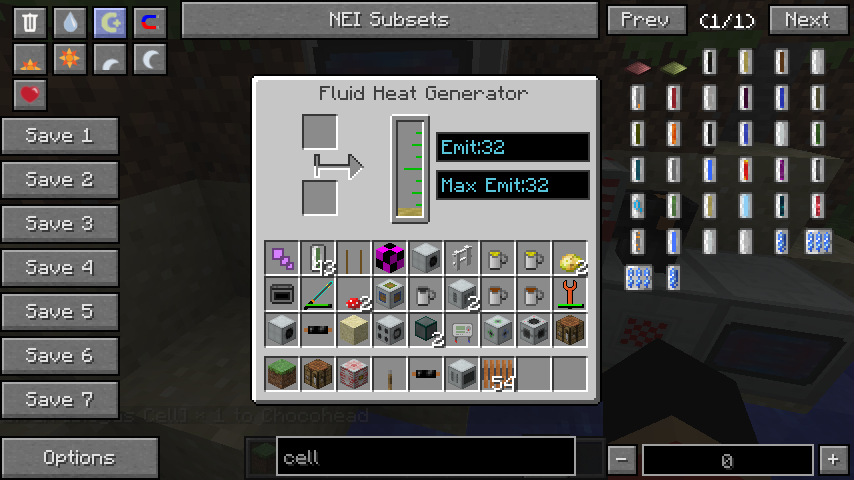Viewport: 854px width, 480px height.
Task: Select the grass block in the hotbar
Action: (x=282, y=374)
